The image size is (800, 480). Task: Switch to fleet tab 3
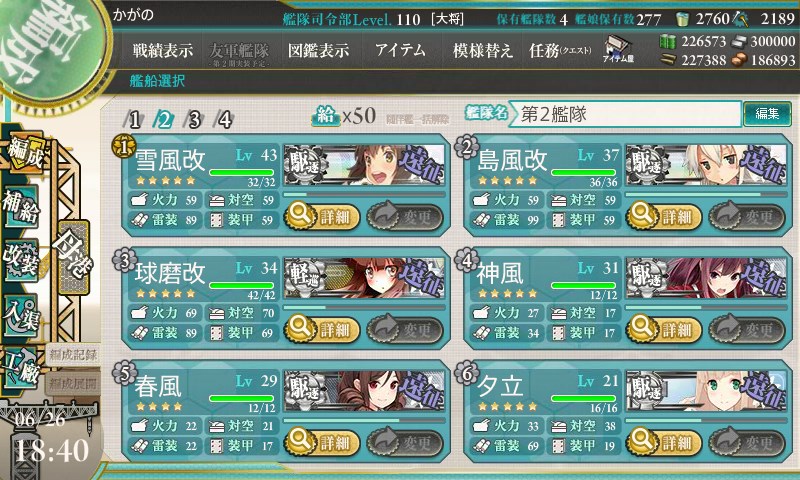195,119
